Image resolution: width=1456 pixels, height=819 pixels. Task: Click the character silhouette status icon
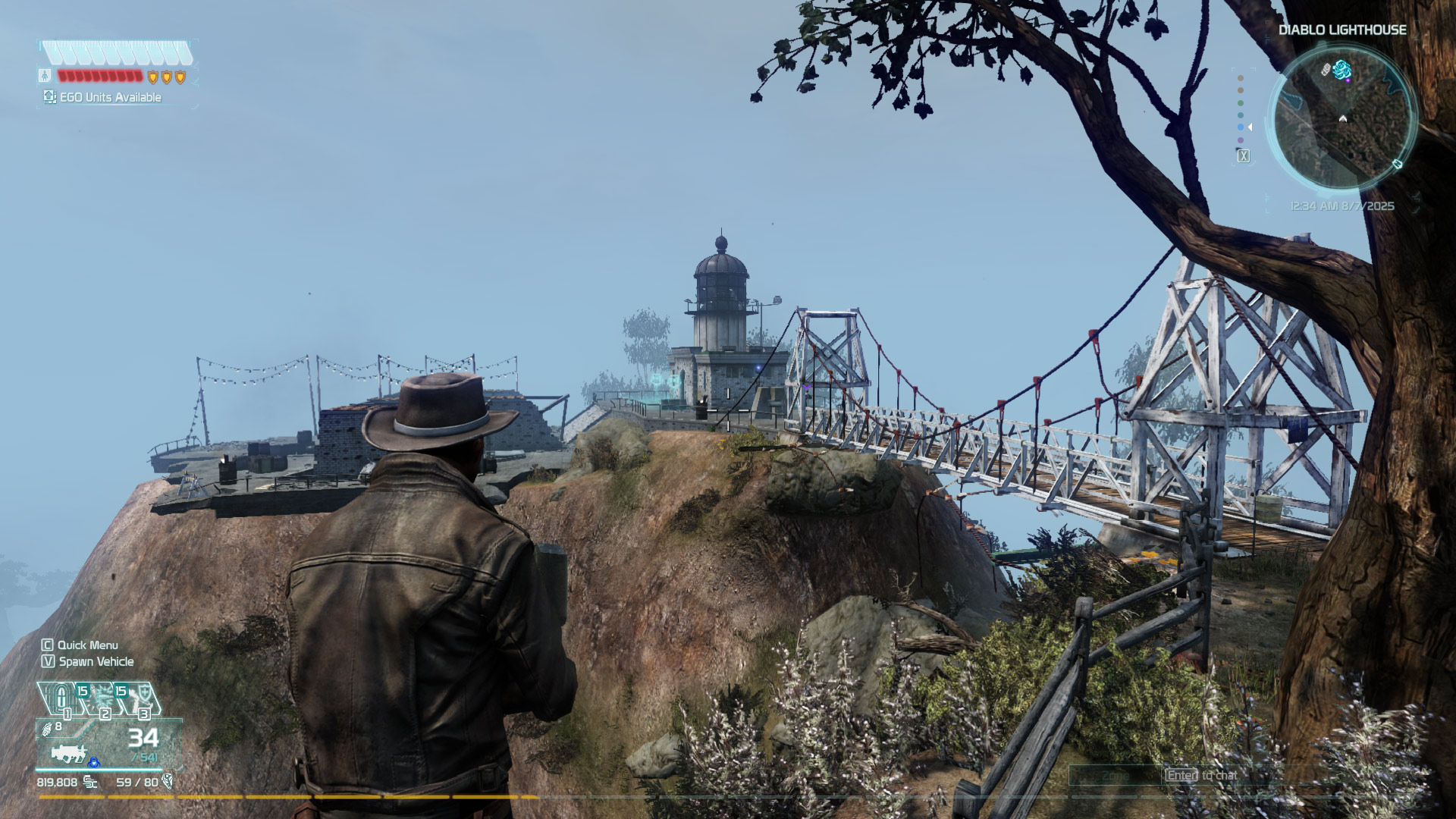[45, 75]
